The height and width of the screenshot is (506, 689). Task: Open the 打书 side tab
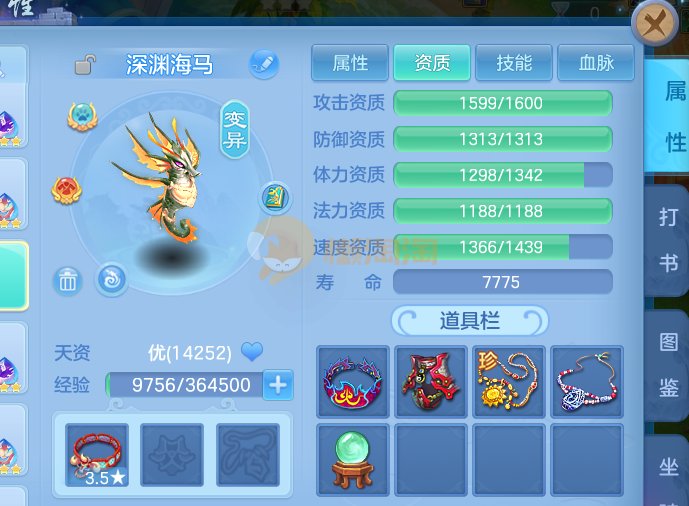(x=669, y=240)
